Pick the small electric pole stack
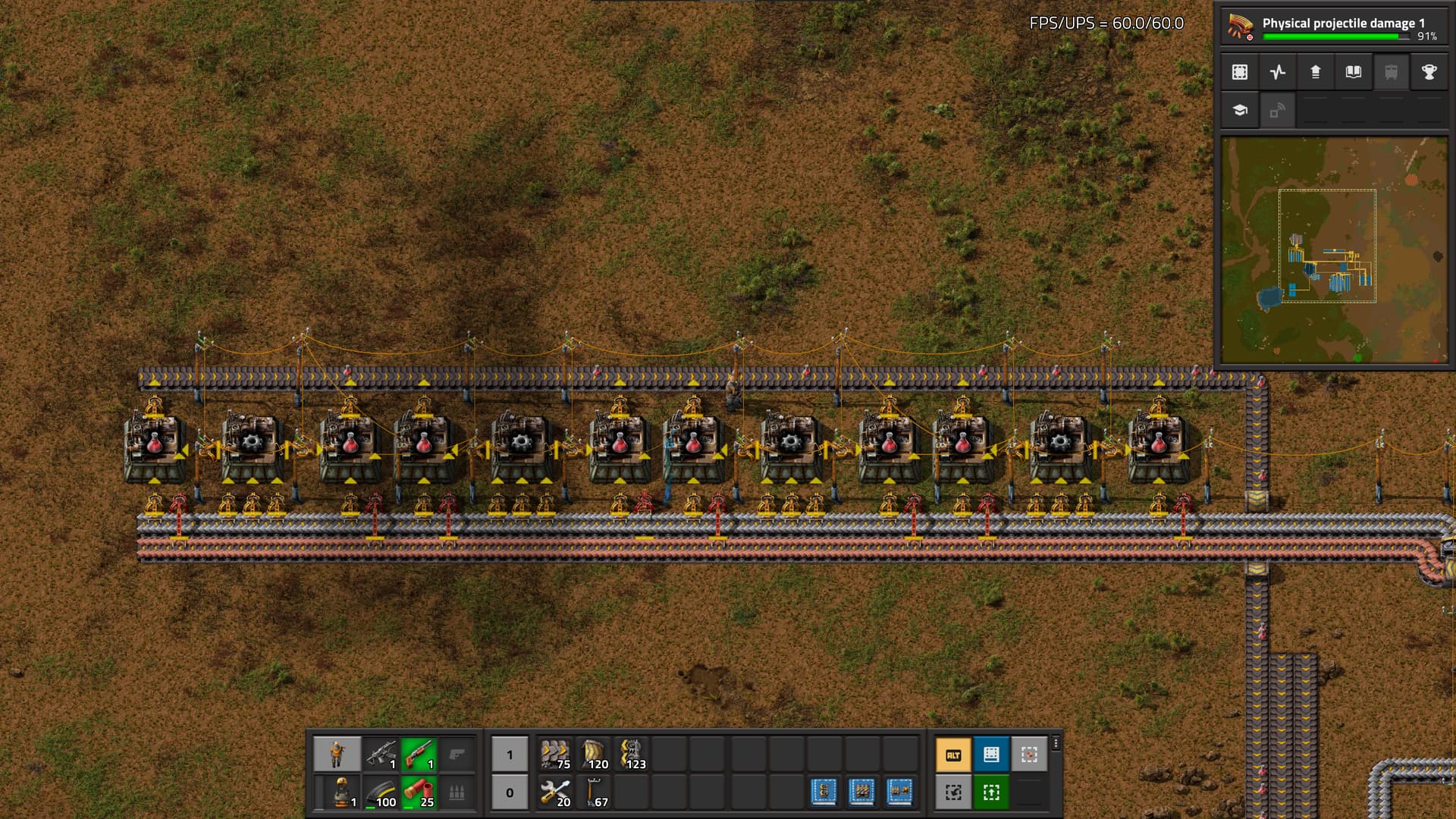 tap(593, 792)
